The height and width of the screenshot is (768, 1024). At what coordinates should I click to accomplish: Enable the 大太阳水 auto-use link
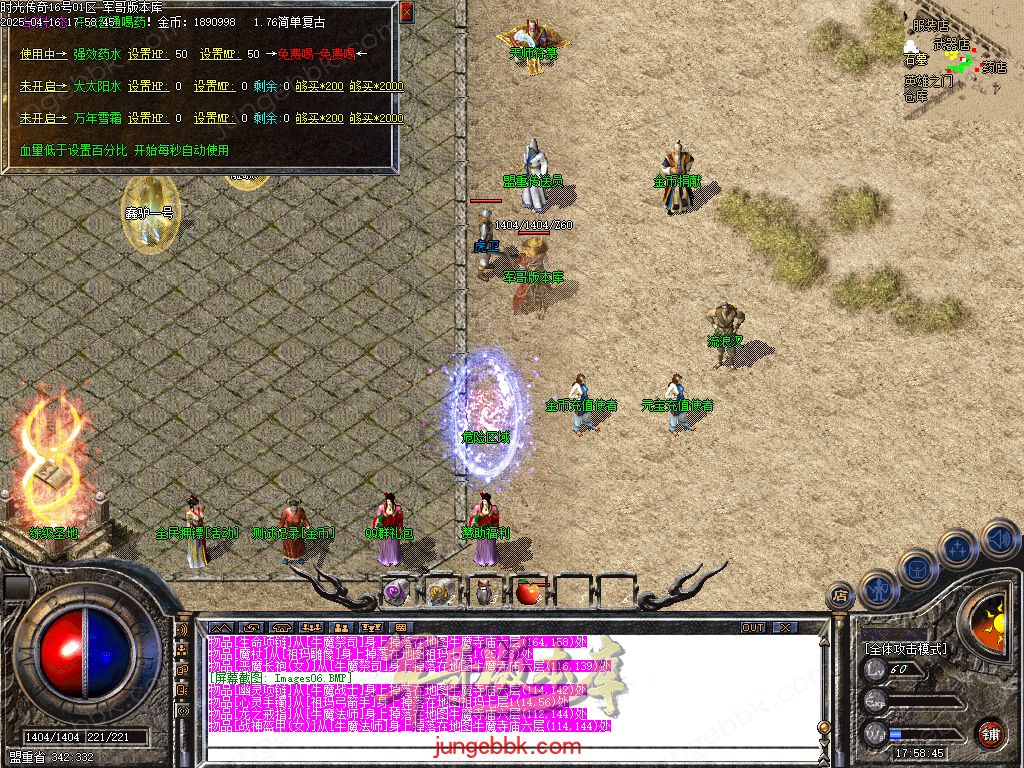pos(44,86)
